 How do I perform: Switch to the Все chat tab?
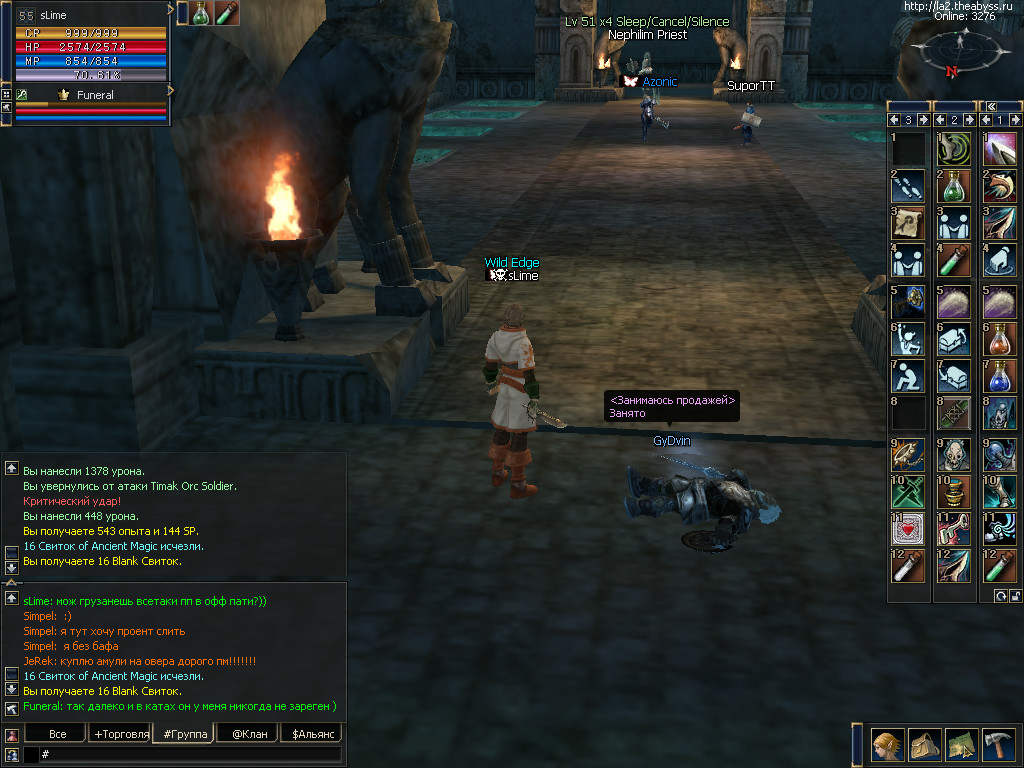(58, 734)
